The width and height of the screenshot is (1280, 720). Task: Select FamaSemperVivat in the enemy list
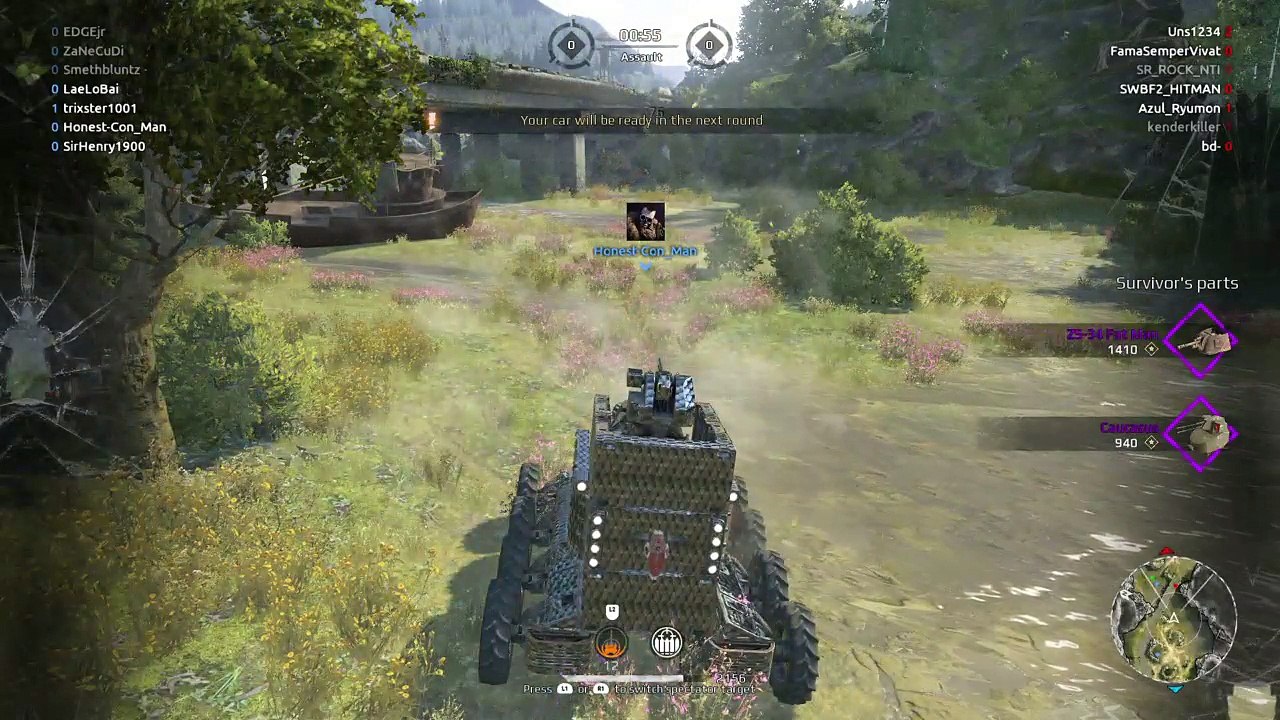tap(1164, 51)
